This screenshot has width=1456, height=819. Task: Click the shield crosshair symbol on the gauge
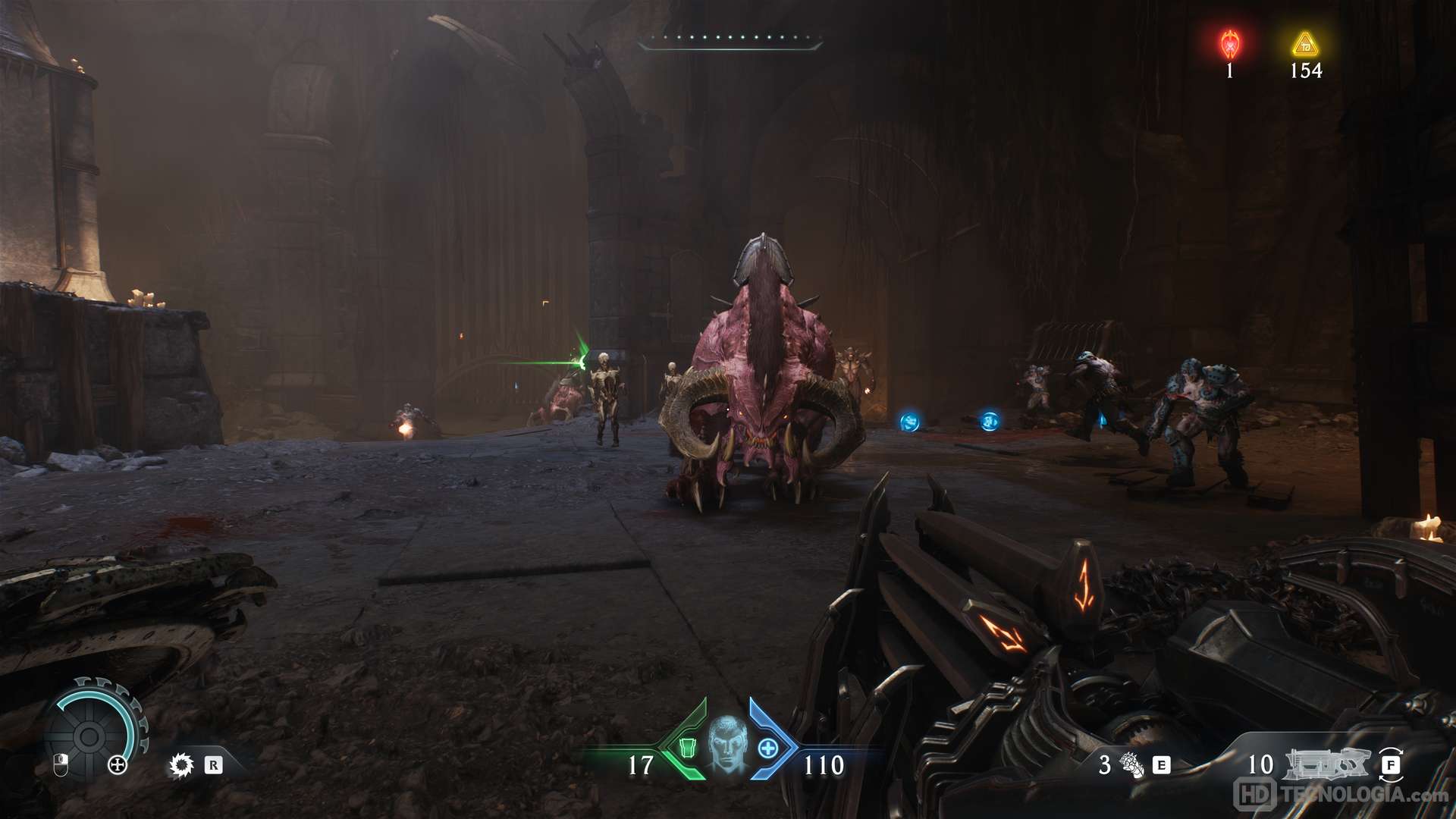click(118, 765)
